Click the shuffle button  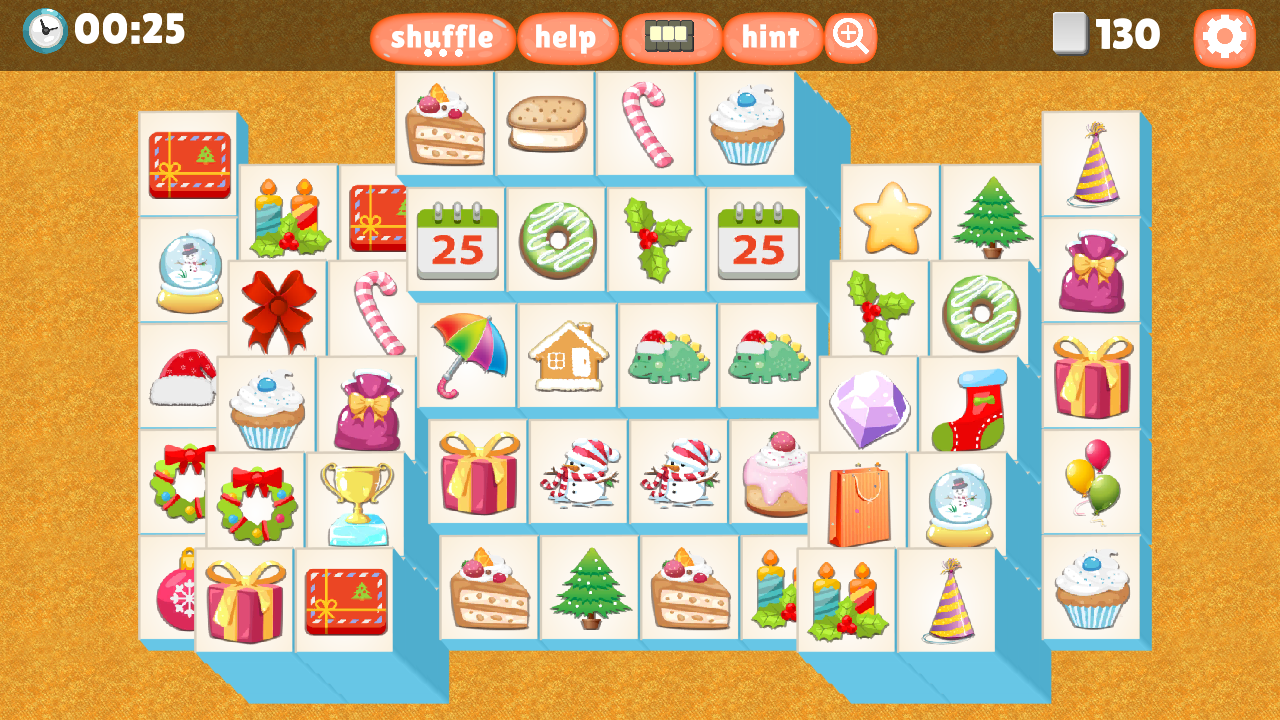click(x=442, y=38)
